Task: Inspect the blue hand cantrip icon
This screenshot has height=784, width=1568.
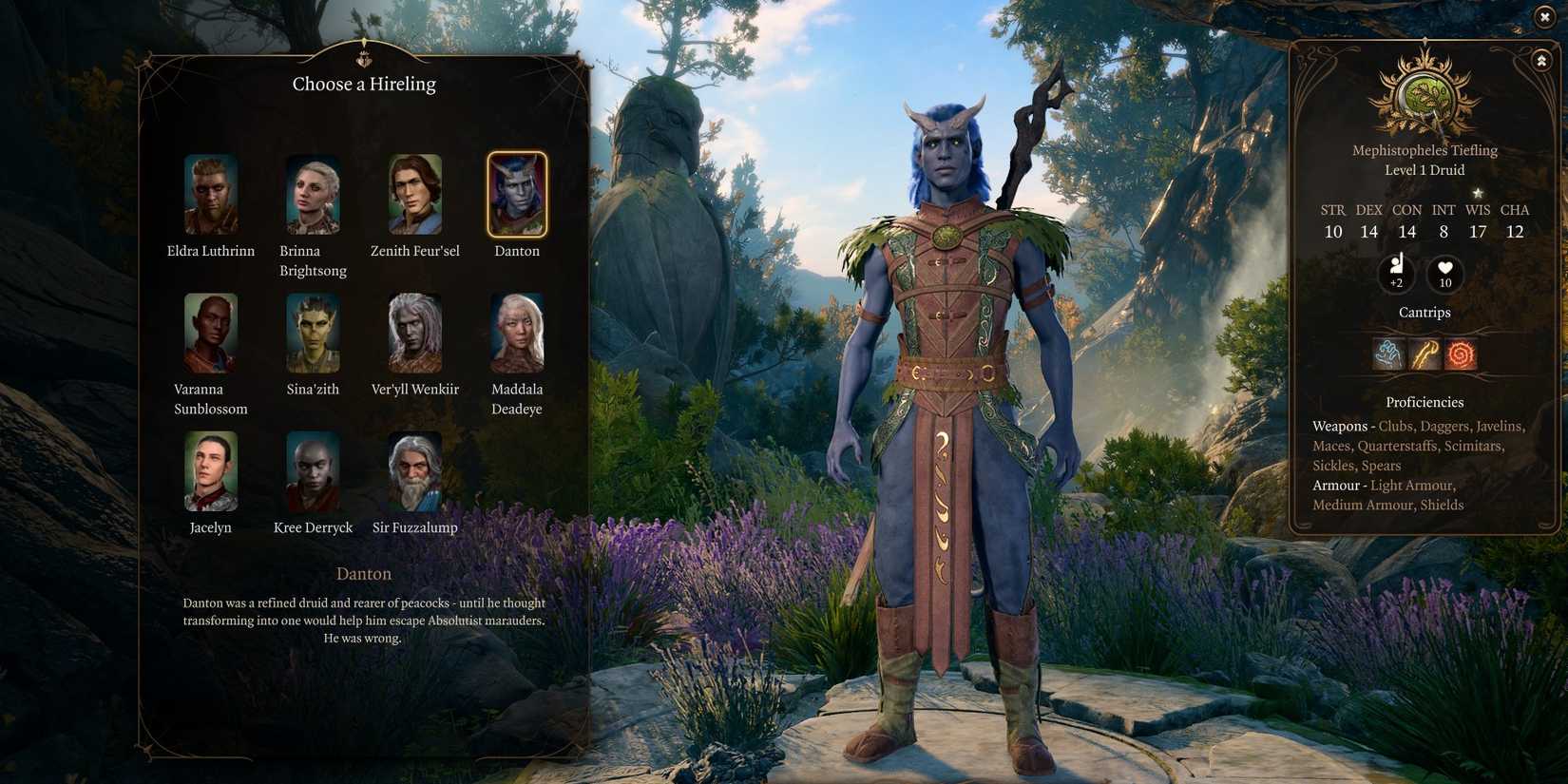Action: pyautogui.click(x=1388, y=354)
